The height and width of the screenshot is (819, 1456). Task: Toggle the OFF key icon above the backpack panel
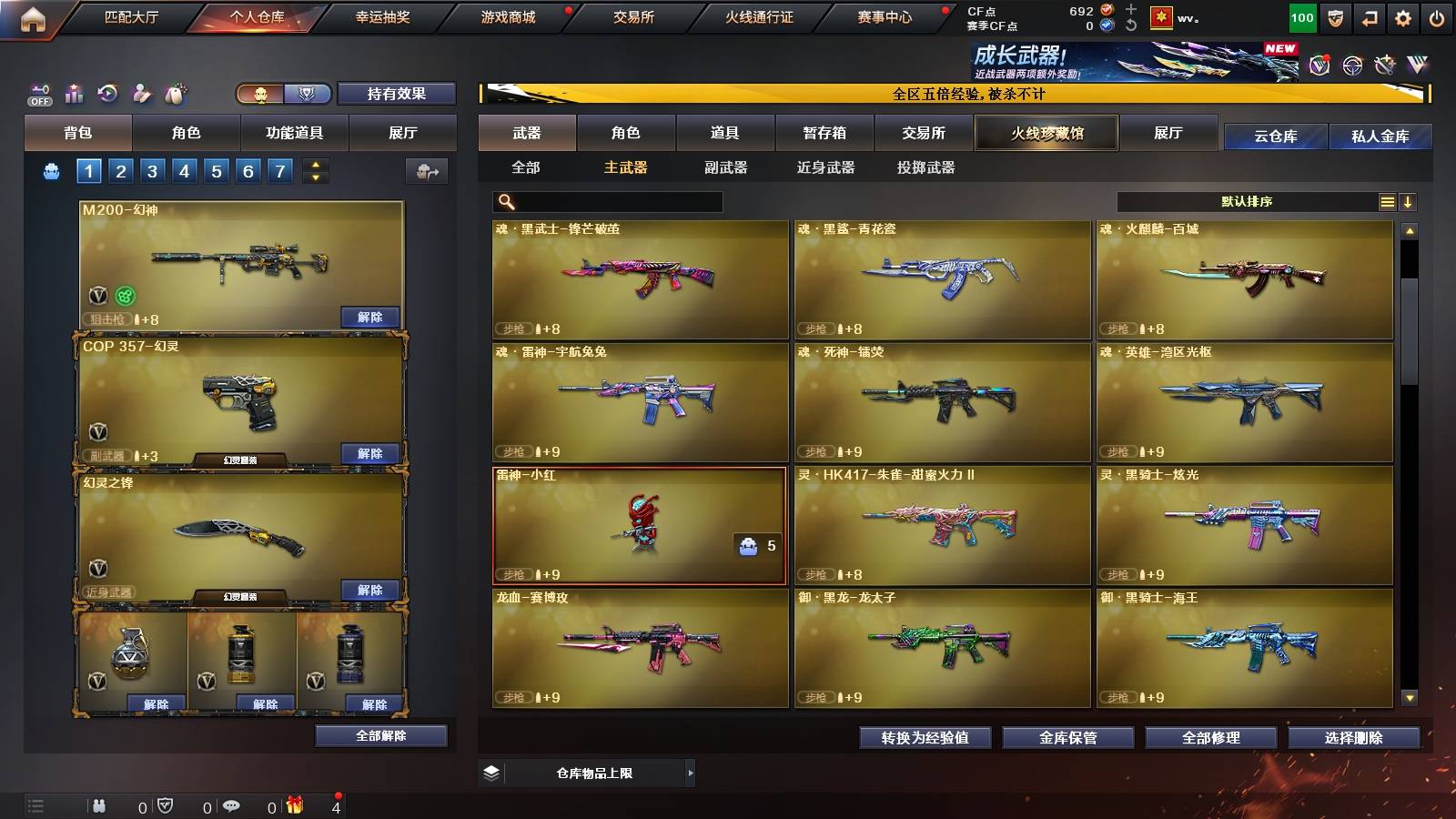coord(37,93)
